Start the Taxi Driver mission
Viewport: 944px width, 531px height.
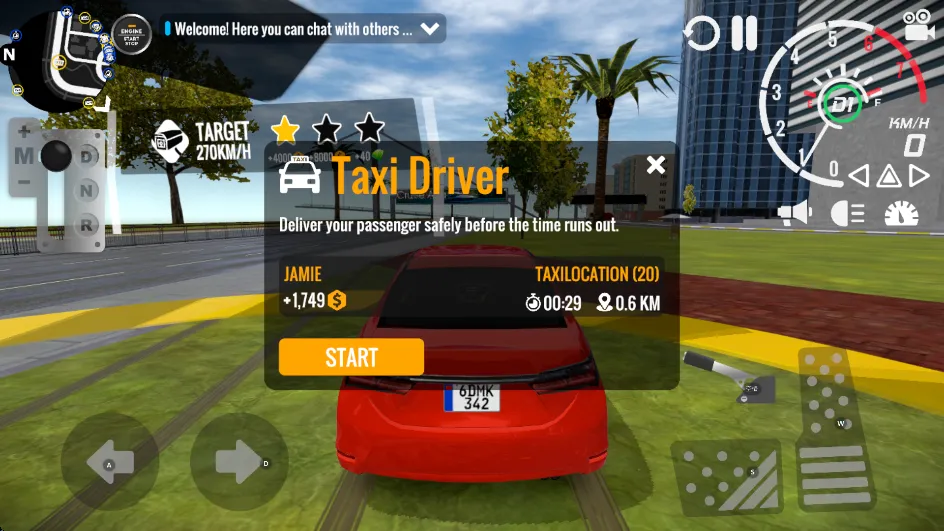click(x=351, y=357)
